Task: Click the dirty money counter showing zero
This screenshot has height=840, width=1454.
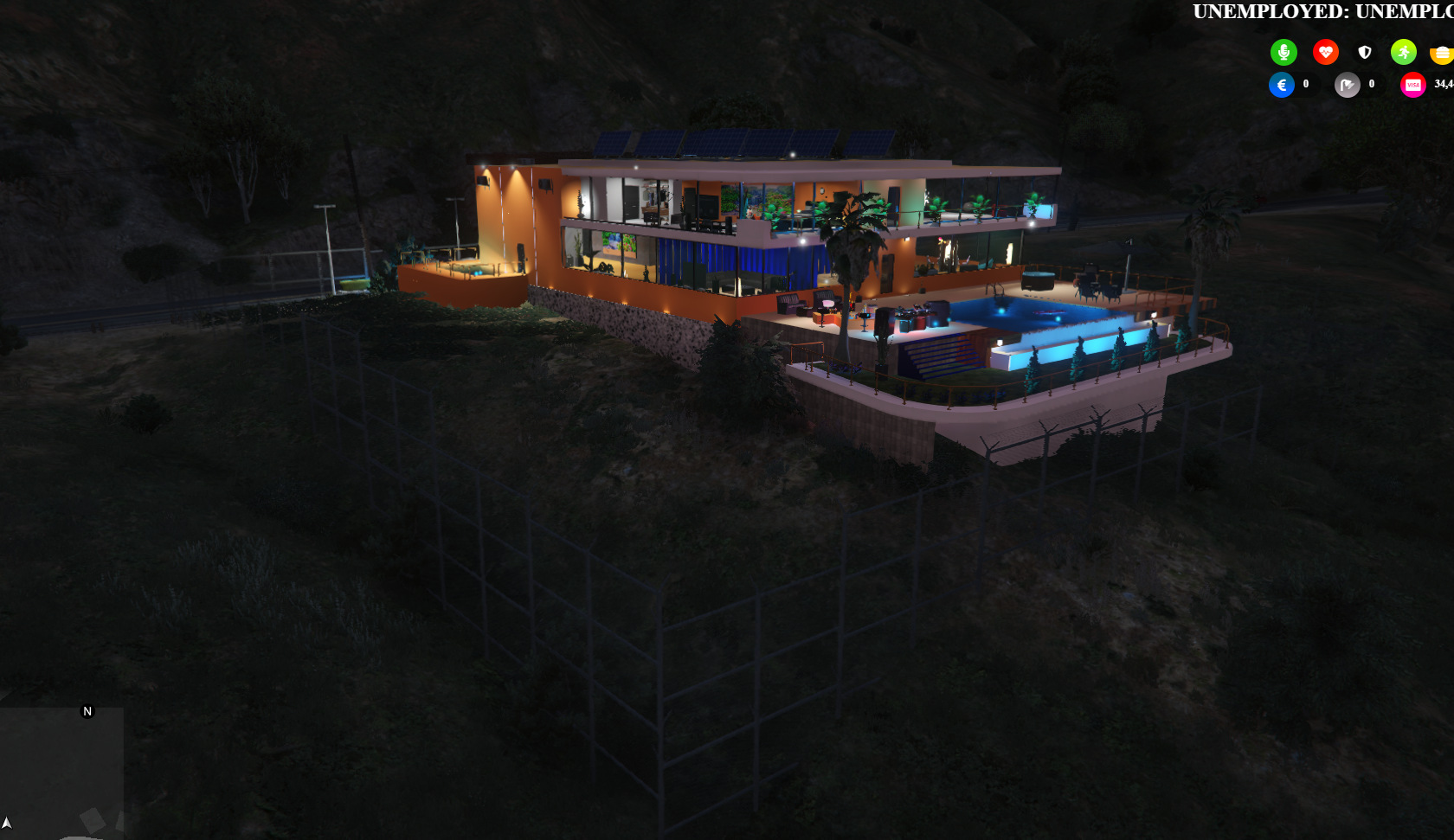Action: tap(1370, 84)
